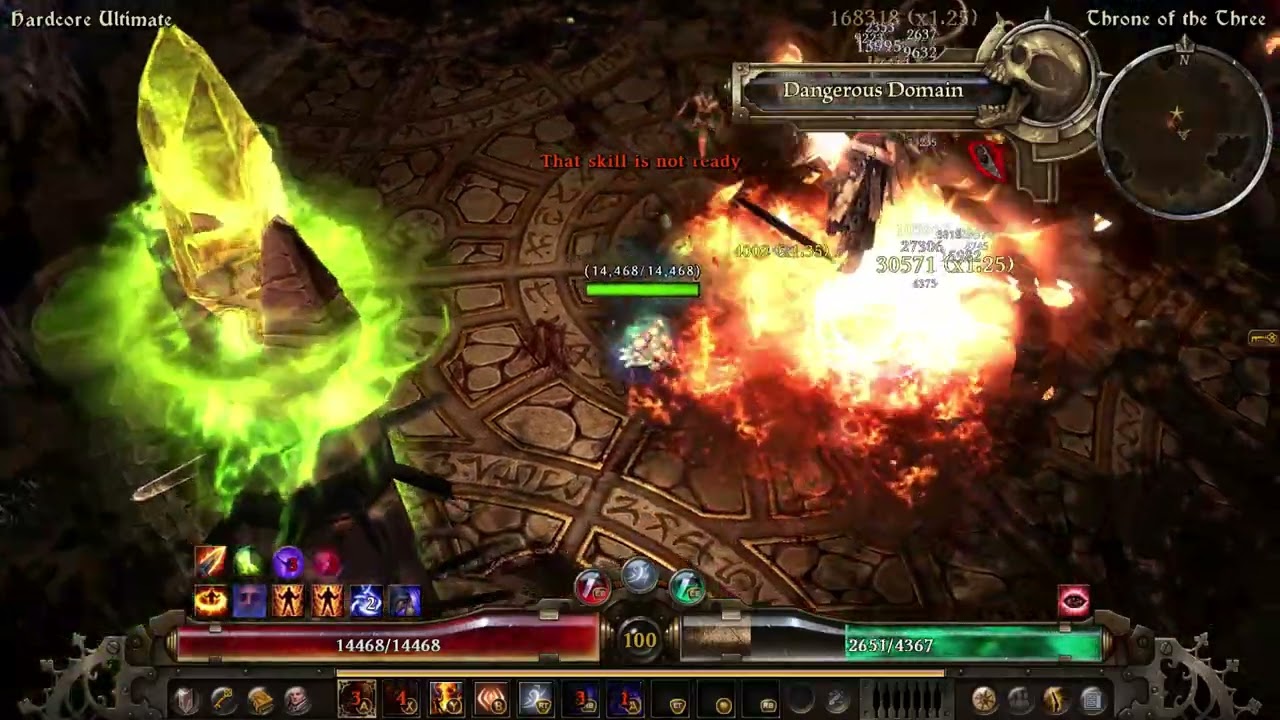The width and height of the screenshot is (1280, 720).
Task: Click the golden compass star icon
Action: (984, 700)
